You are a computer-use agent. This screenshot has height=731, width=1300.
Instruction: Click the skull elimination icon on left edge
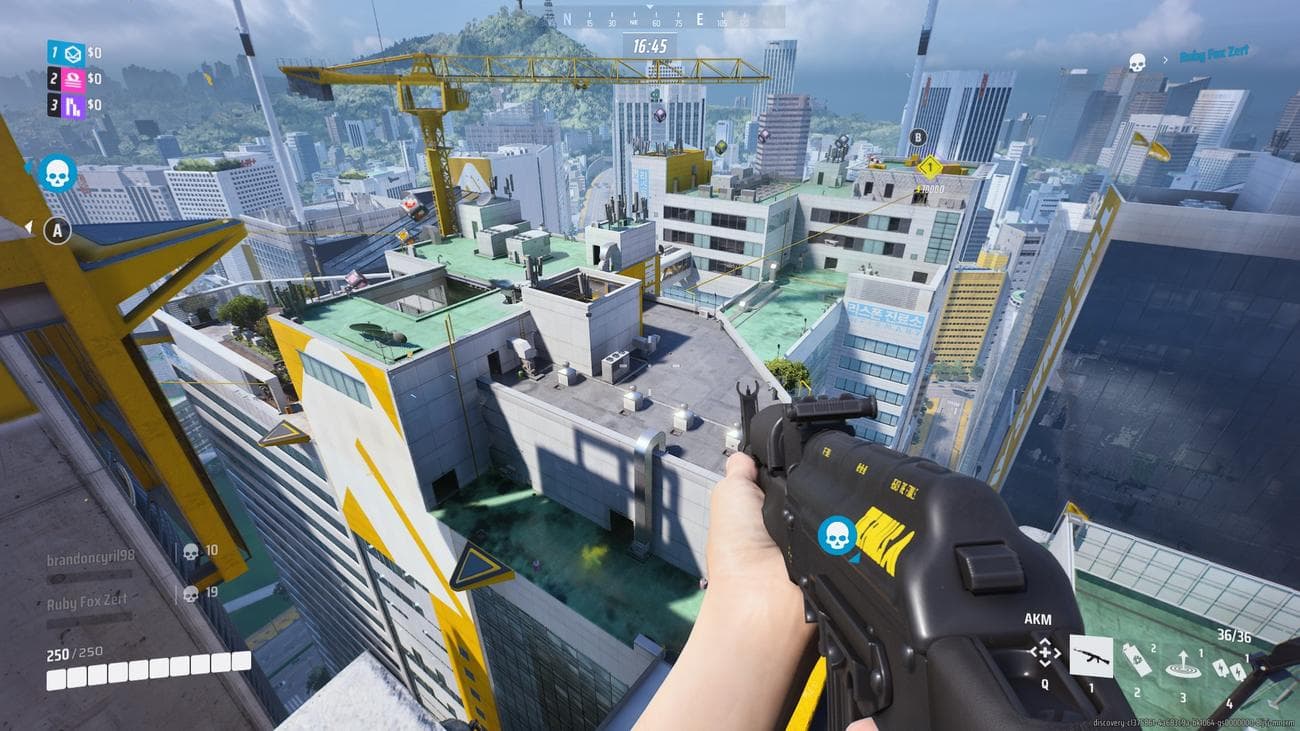59,170
